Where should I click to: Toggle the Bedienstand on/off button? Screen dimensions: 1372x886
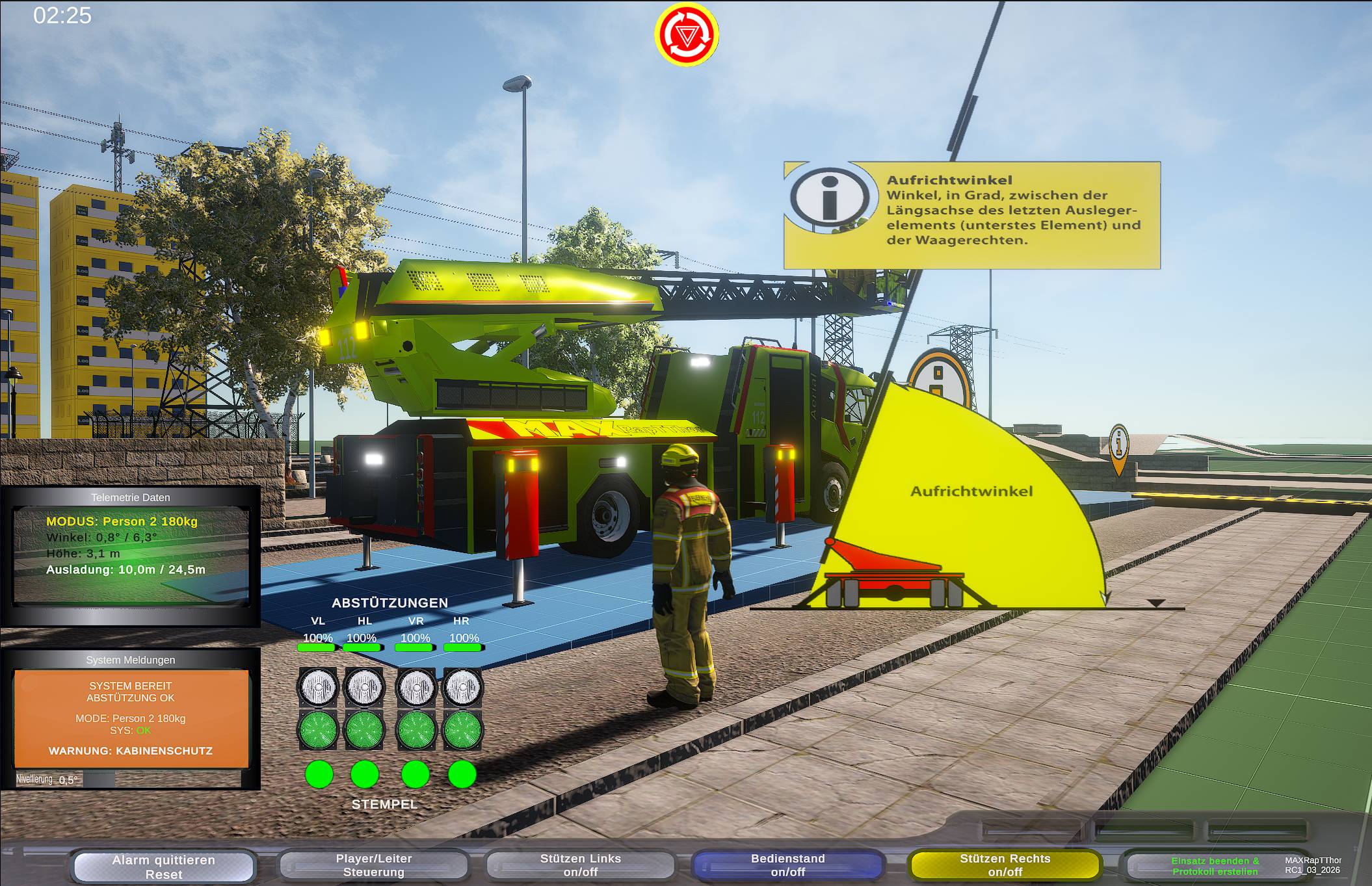pos(787,865)
